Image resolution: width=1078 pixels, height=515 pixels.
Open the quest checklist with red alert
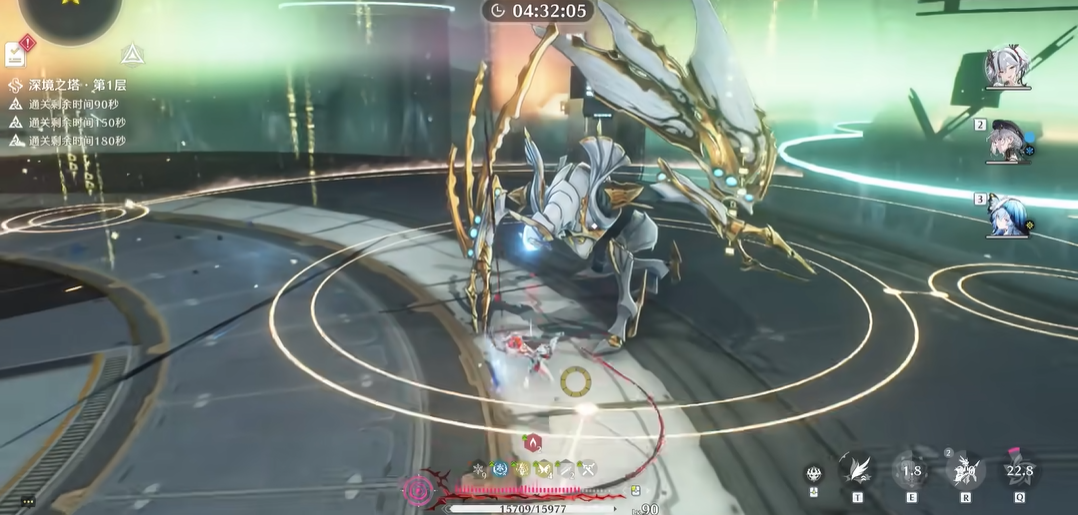coord(17,51)
